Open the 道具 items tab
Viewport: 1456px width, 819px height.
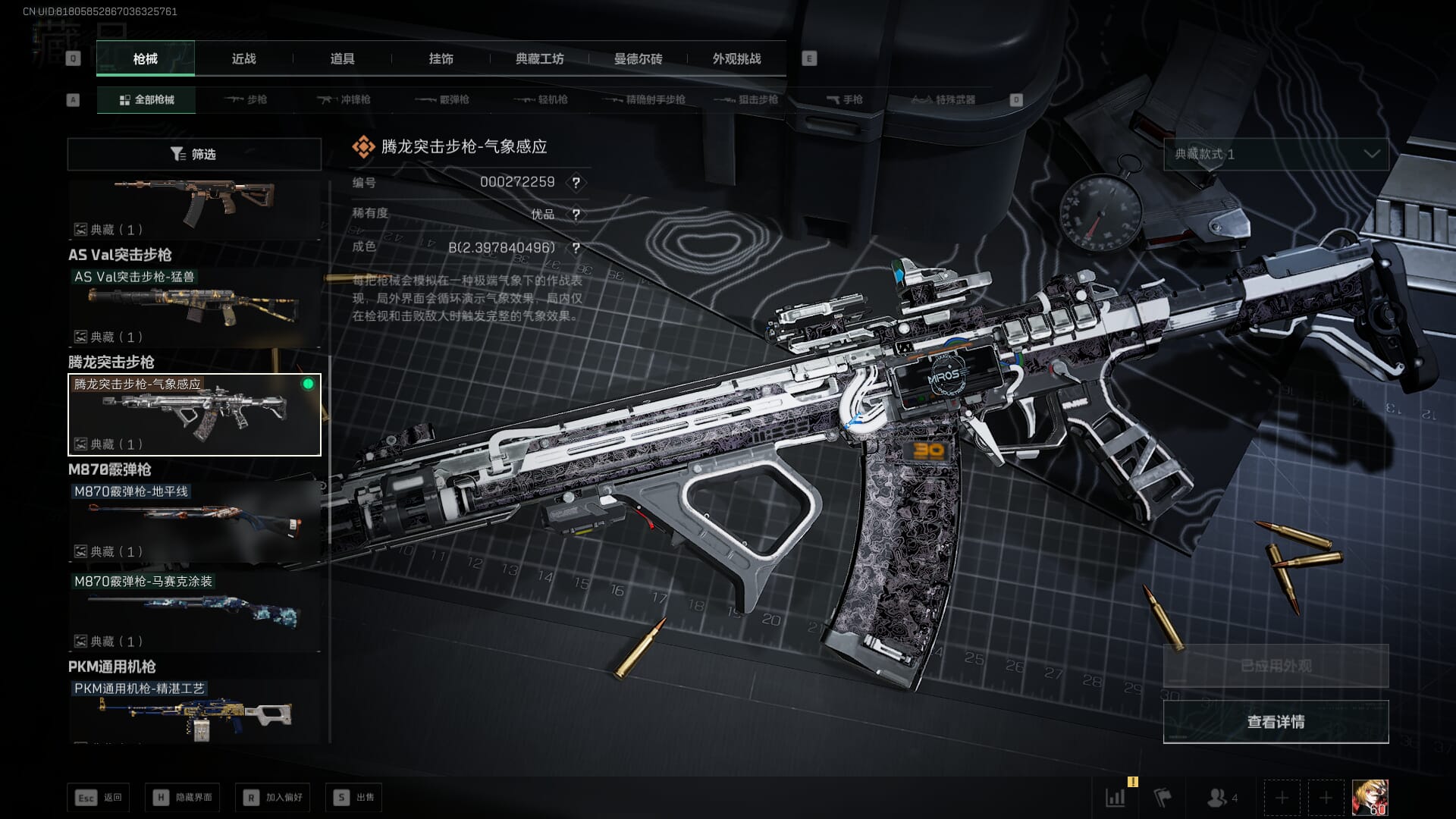[342, 58]
